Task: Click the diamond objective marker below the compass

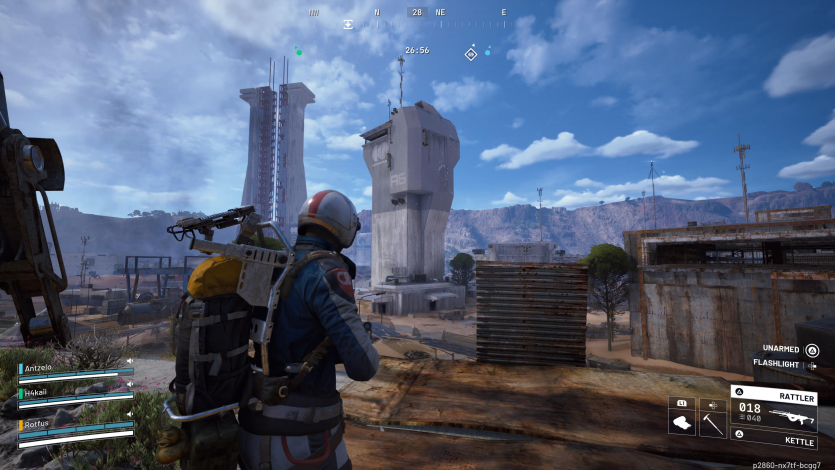Action: 471,53
